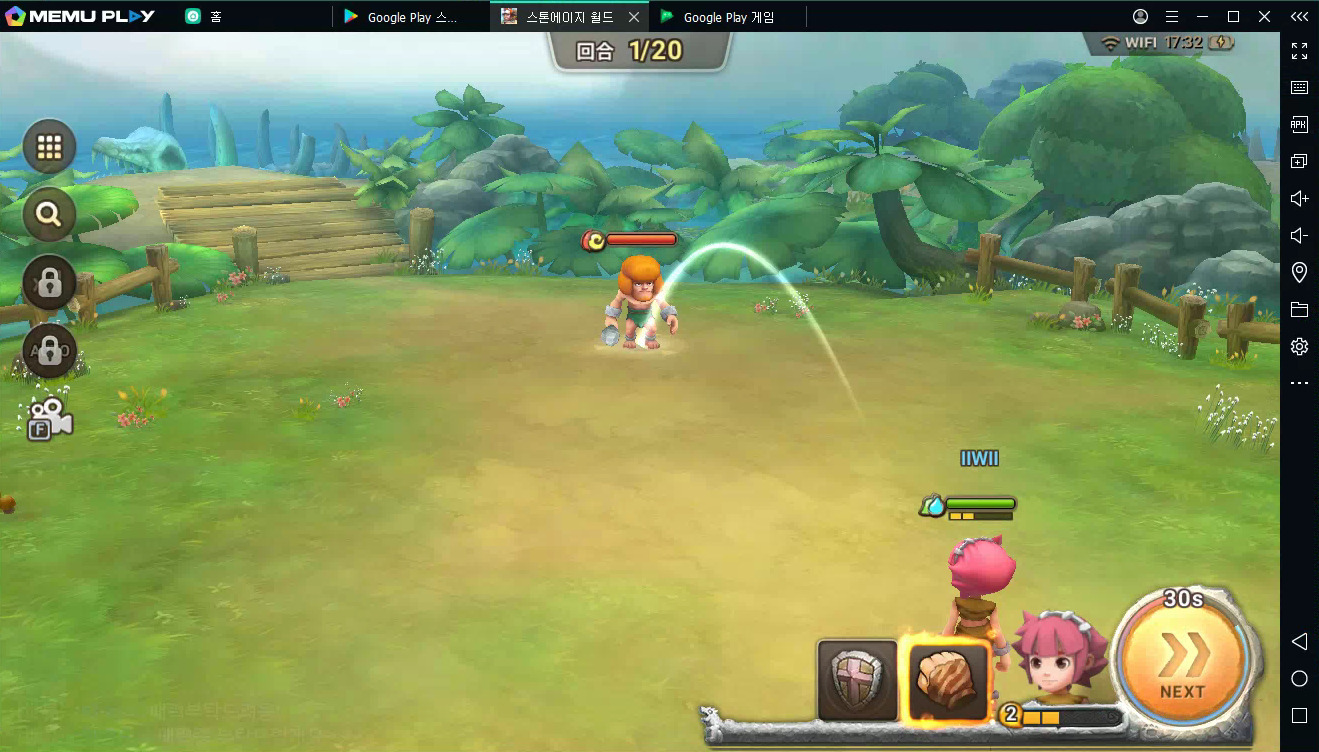Click the orange NEXT turn button
1319x752 pixels.
(1182, 664)
